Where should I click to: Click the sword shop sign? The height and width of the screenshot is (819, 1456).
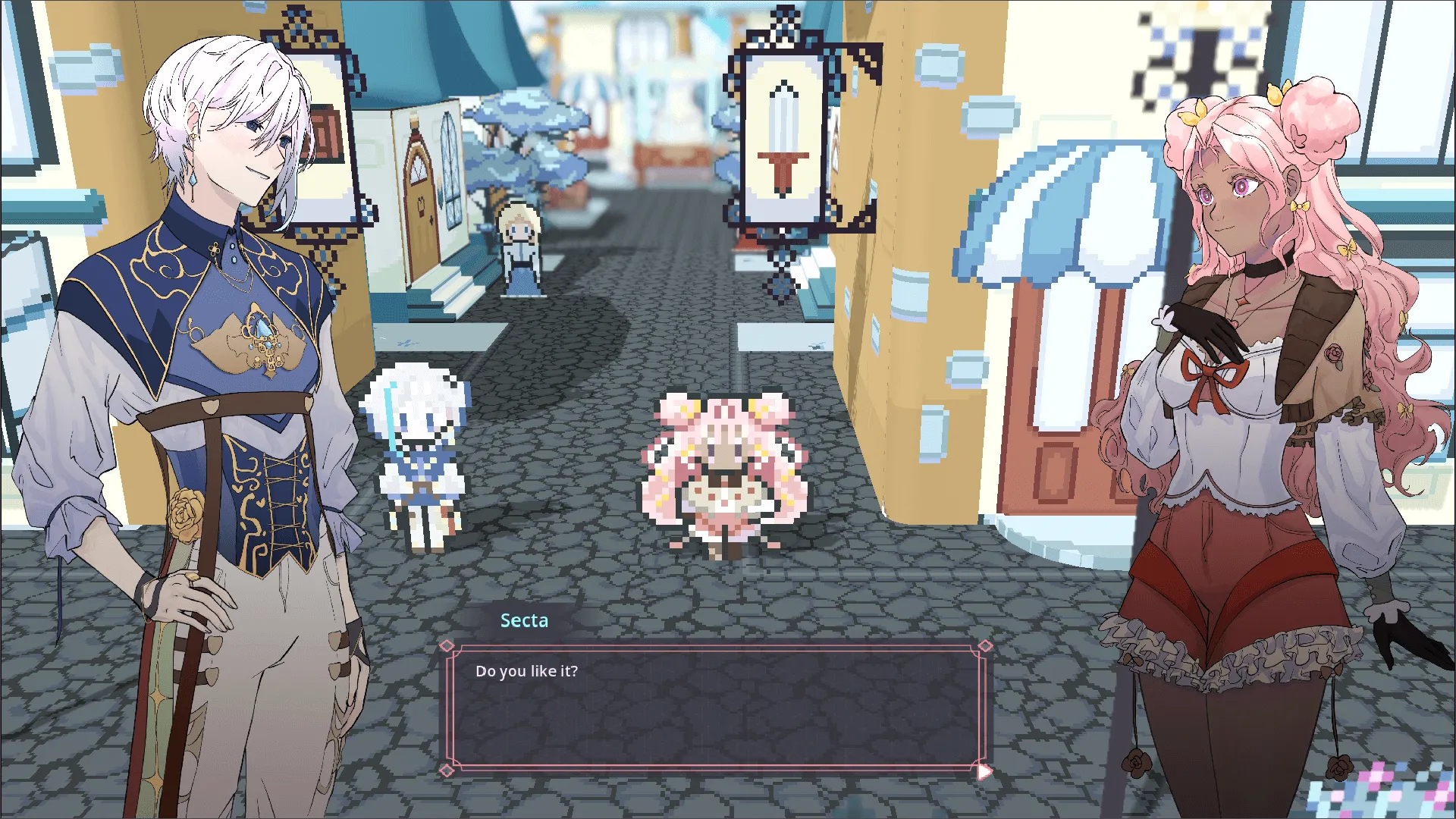783,136
